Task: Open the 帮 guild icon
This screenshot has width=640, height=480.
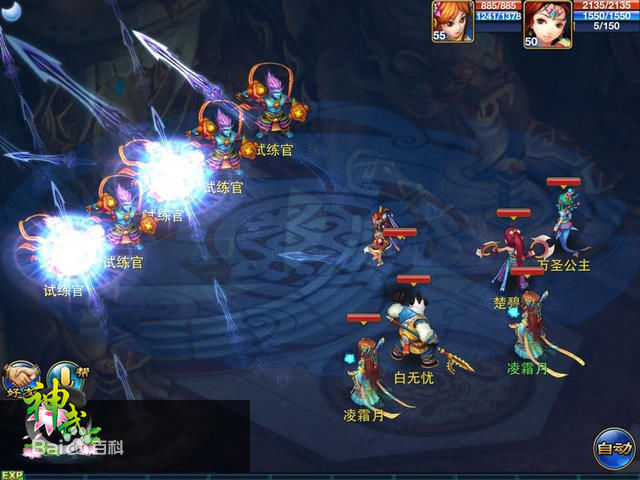Action: pos(64,376)
